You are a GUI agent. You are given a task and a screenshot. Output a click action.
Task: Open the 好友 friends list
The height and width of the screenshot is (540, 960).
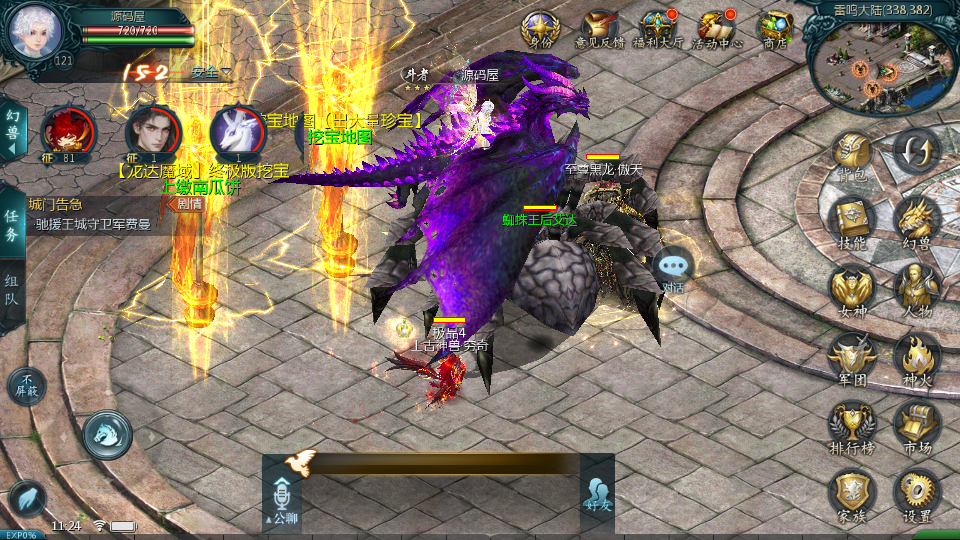[597, 492]
